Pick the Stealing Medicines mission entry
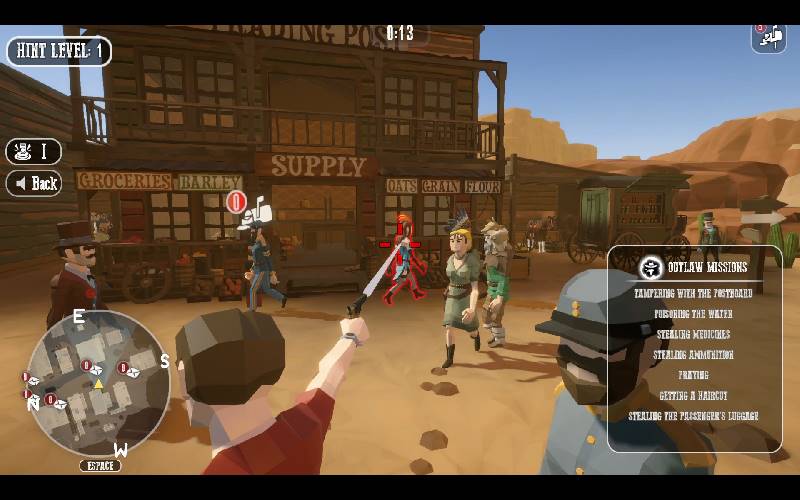Screen dimensions: 800x500 pyautogui.click(x=693, y=334)
